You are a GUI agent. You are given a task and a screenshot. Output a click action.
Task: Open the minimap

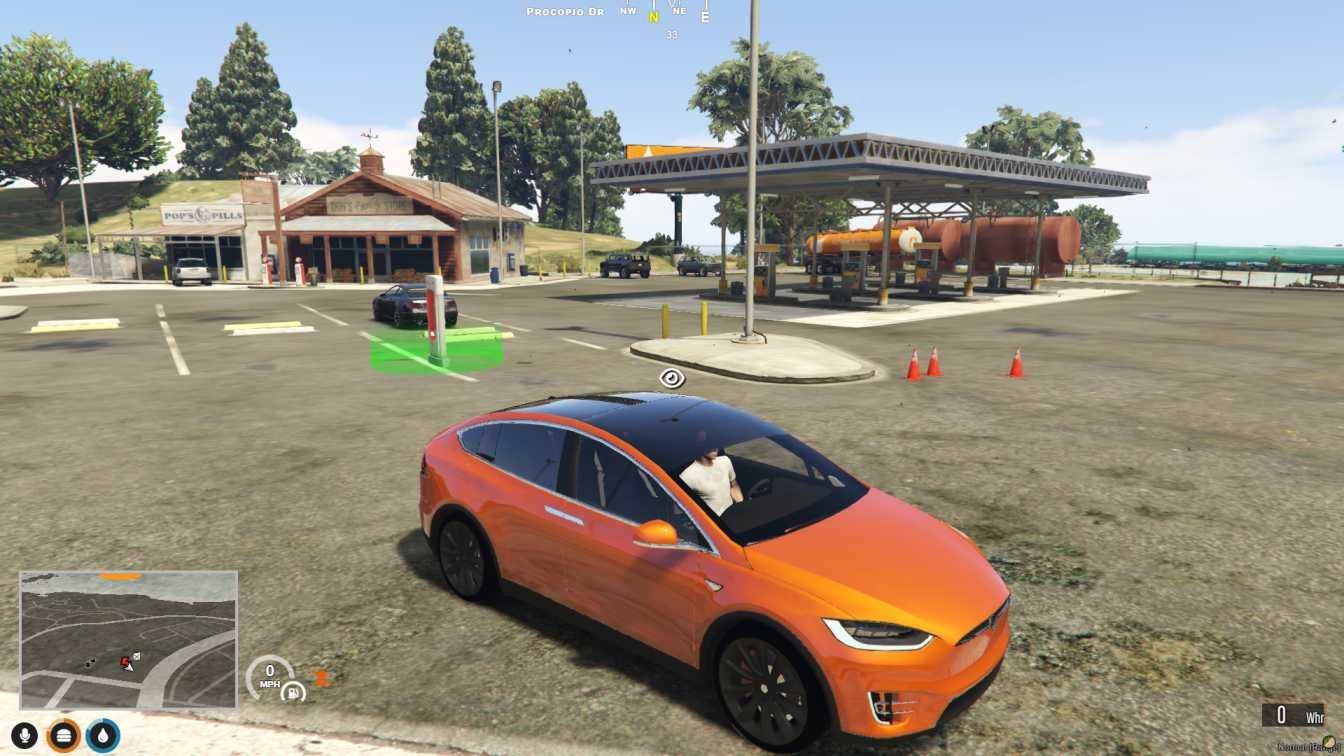128,639
